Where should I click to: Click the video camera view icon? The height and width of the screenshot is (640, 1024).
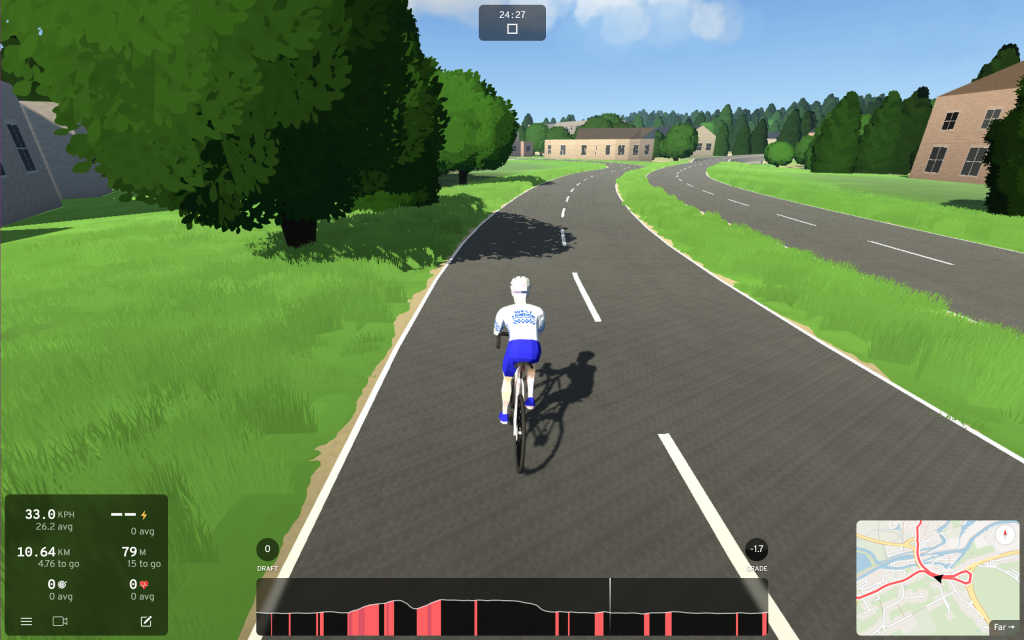(x=59, y=622)
